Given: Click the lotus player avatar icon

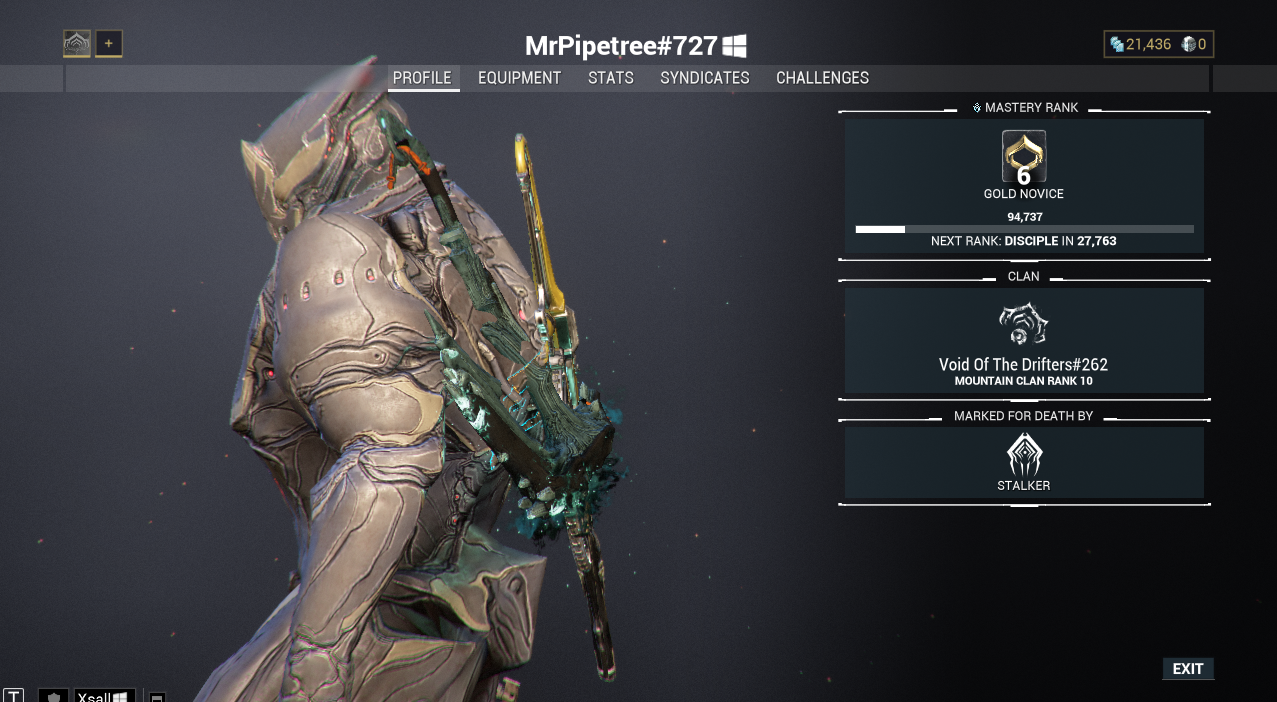Looking at the screenshot, I should (x=77, y=43).
